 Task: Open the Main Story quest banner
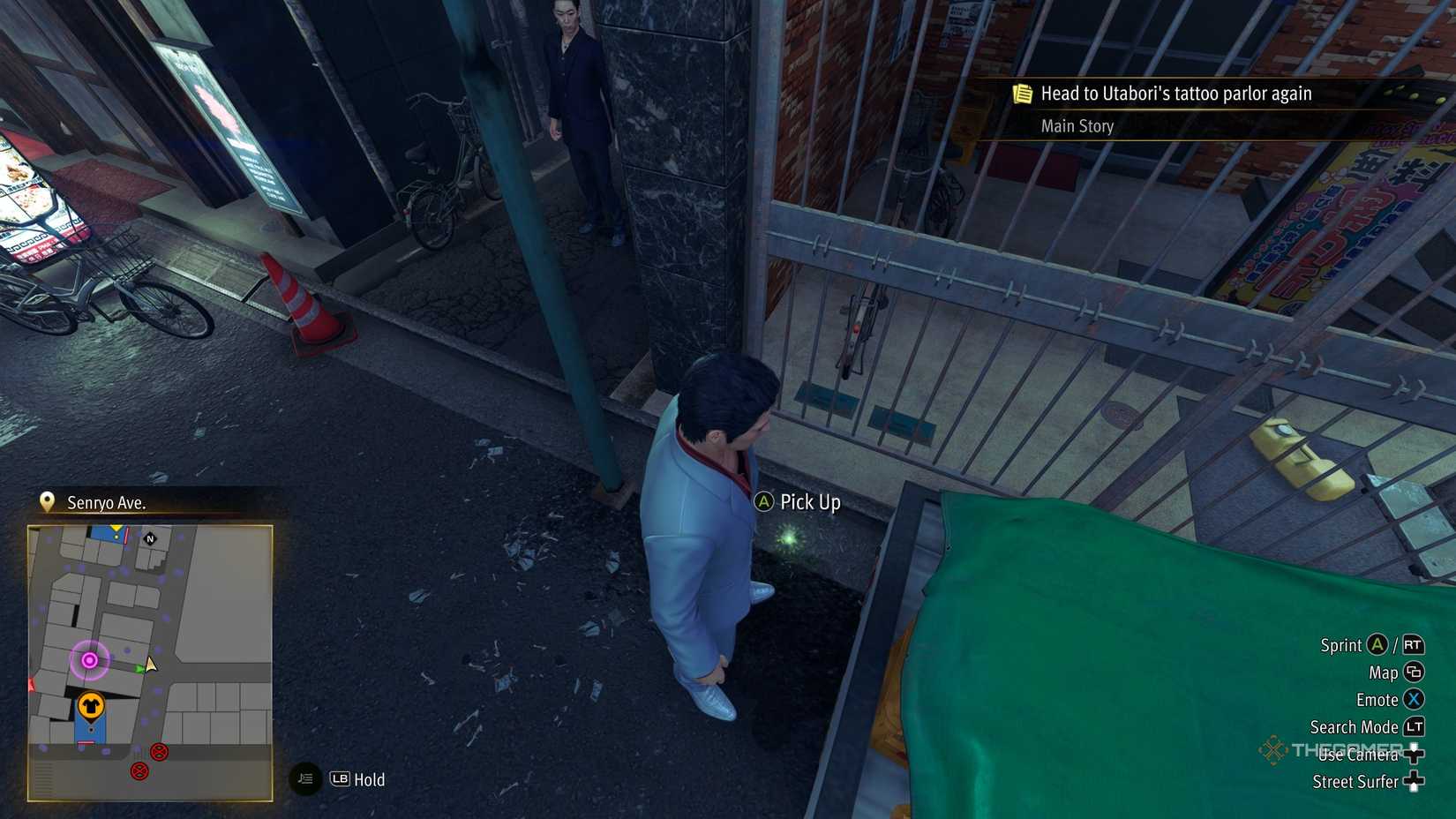point(1077,126)
